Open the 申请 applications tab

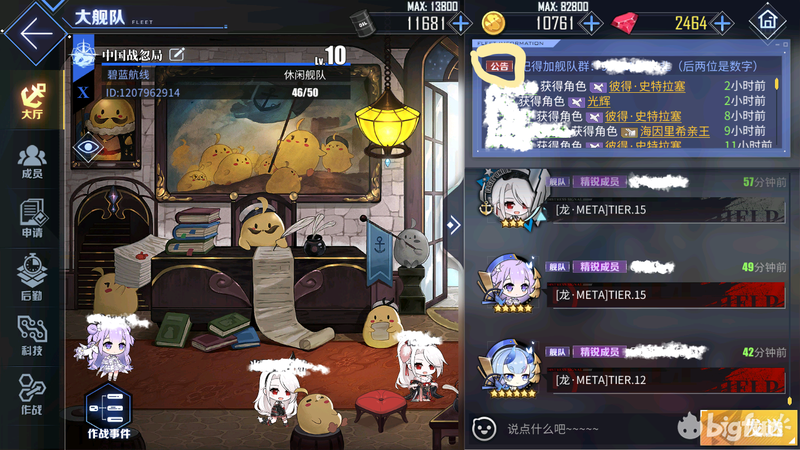point(32,219)
